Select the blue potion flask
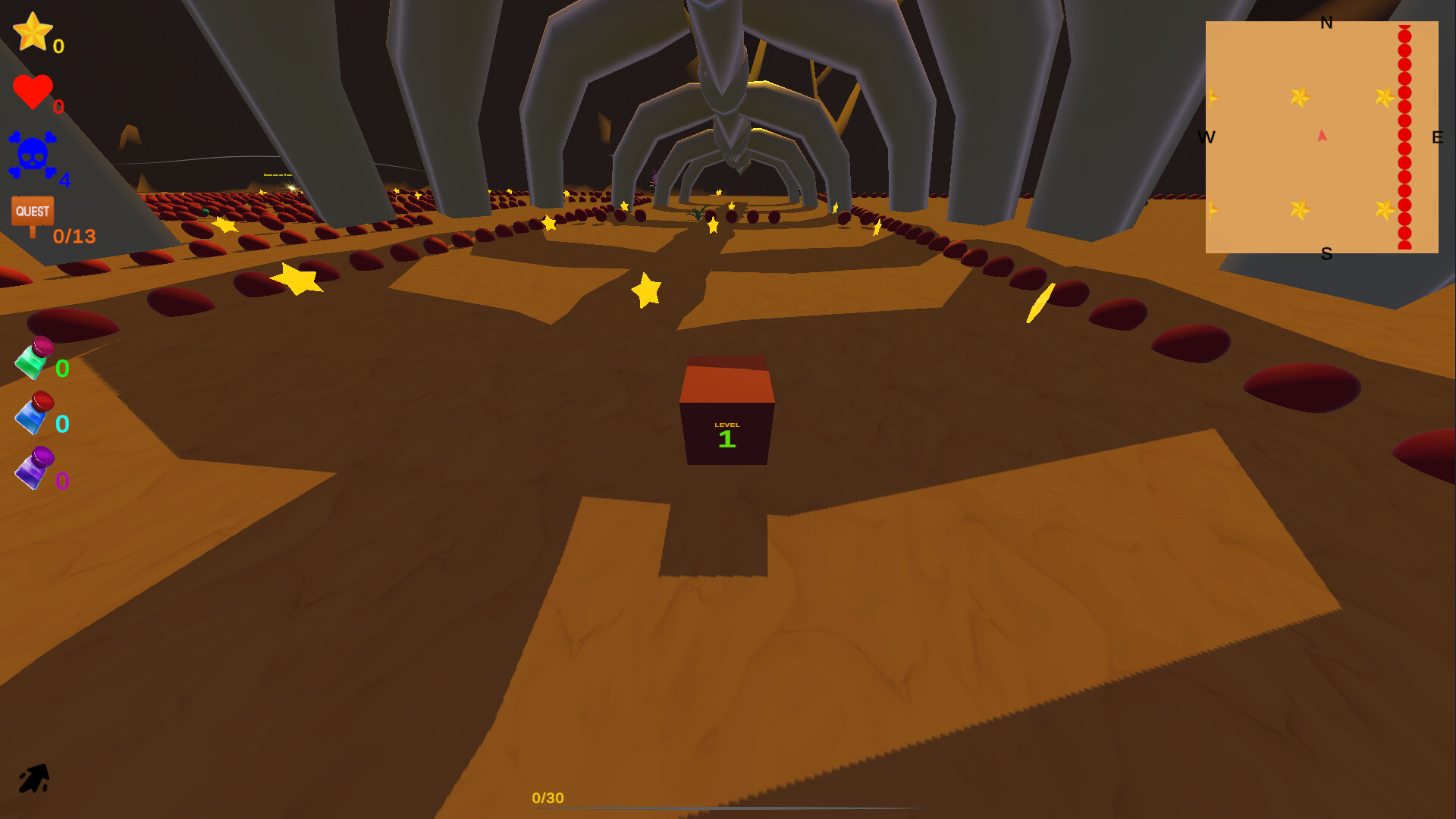Viewport: 1456px width, 819px height. pos(32,413)
